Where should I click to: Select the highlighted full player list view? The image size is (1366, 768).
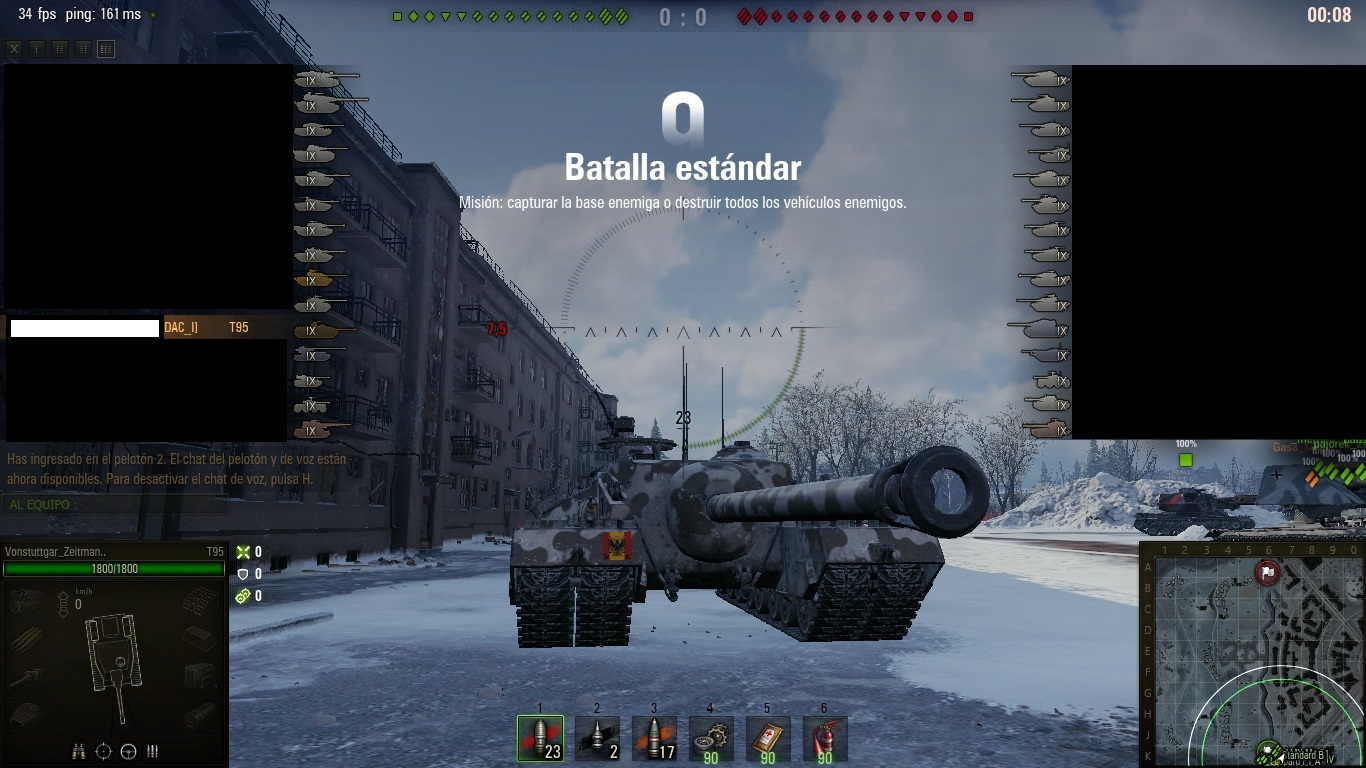pyautogui.click(x=106, y=49)
